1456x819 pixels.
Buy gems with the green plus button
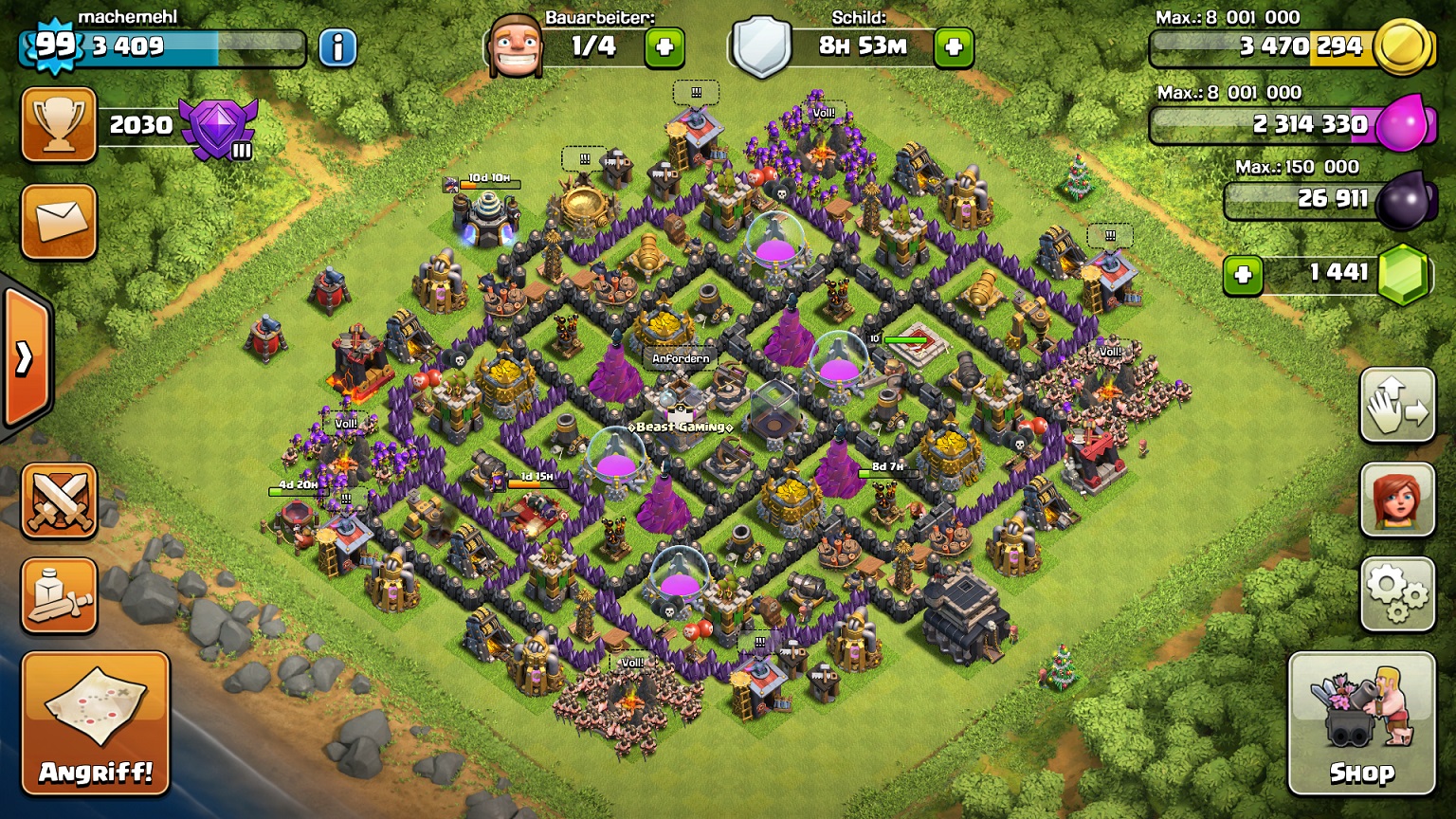click(1243, 275)
